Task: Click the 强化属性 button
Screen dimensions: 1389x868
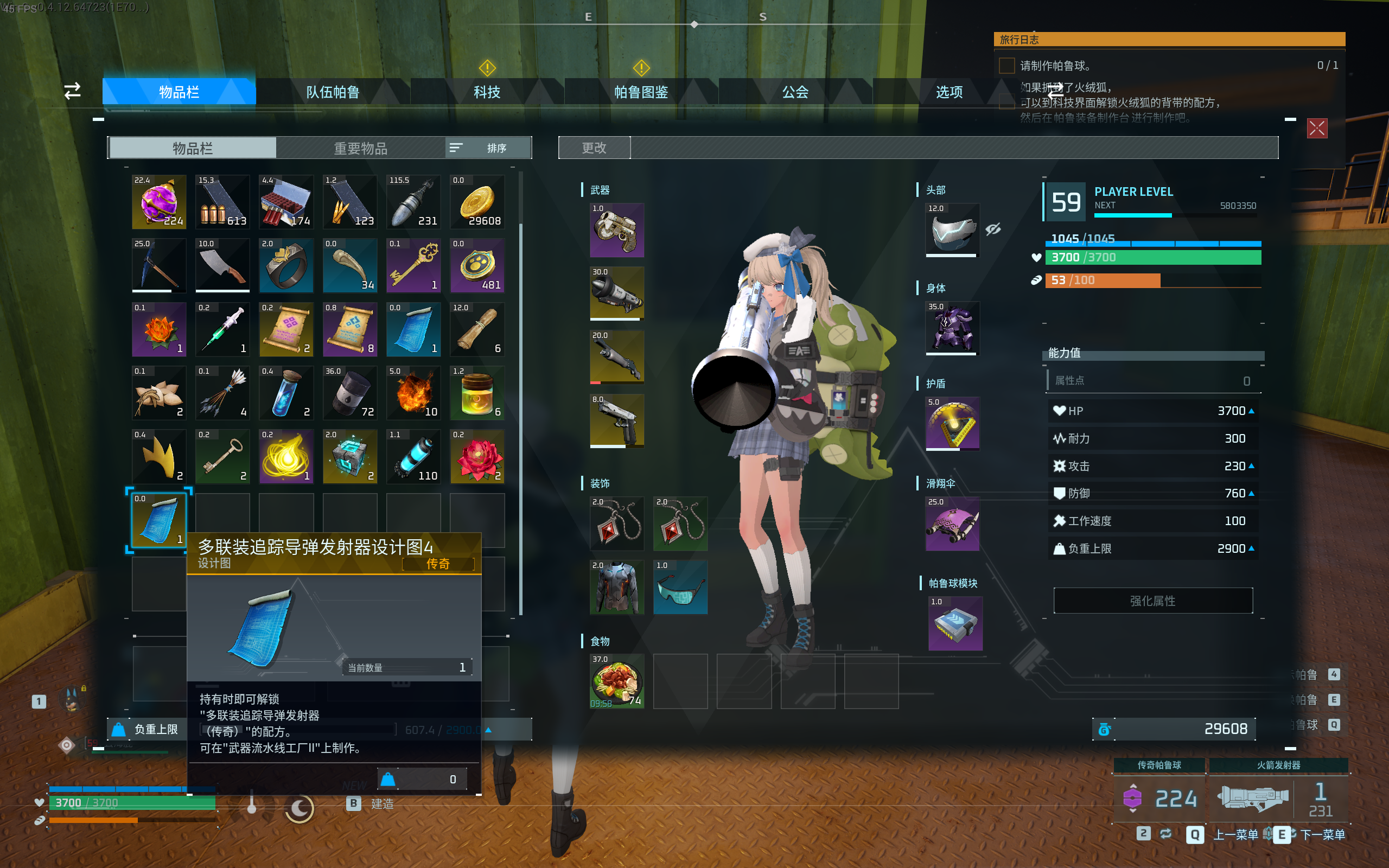Action: tap(1152, 601)
